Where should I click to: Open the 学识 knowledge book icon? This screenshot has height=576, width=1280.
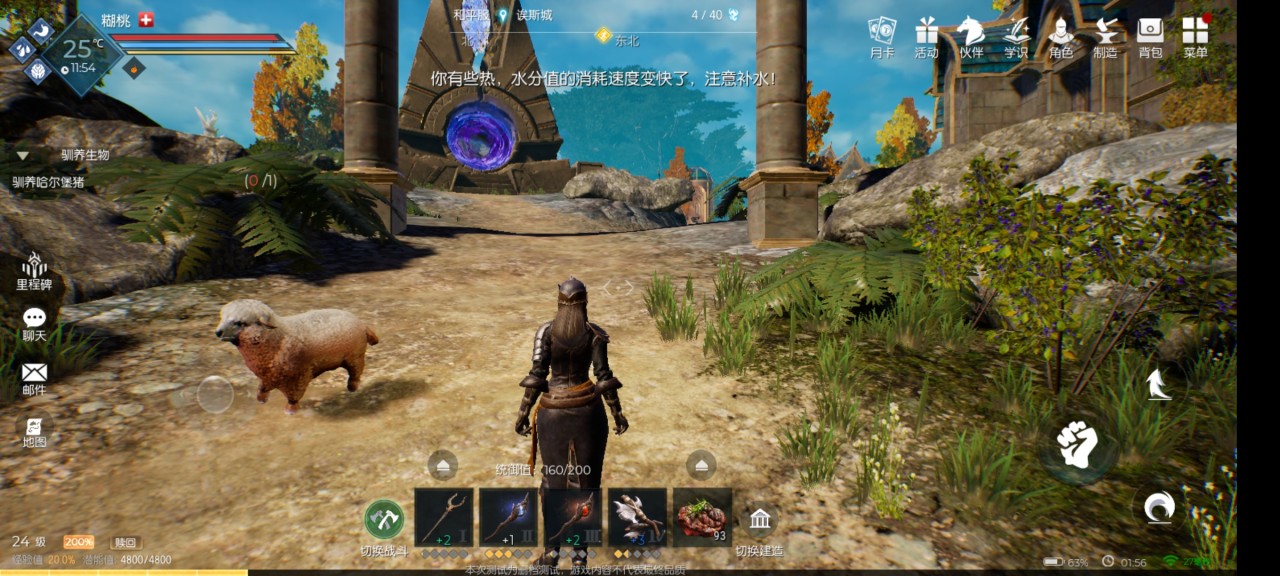tap(1016, 34)
